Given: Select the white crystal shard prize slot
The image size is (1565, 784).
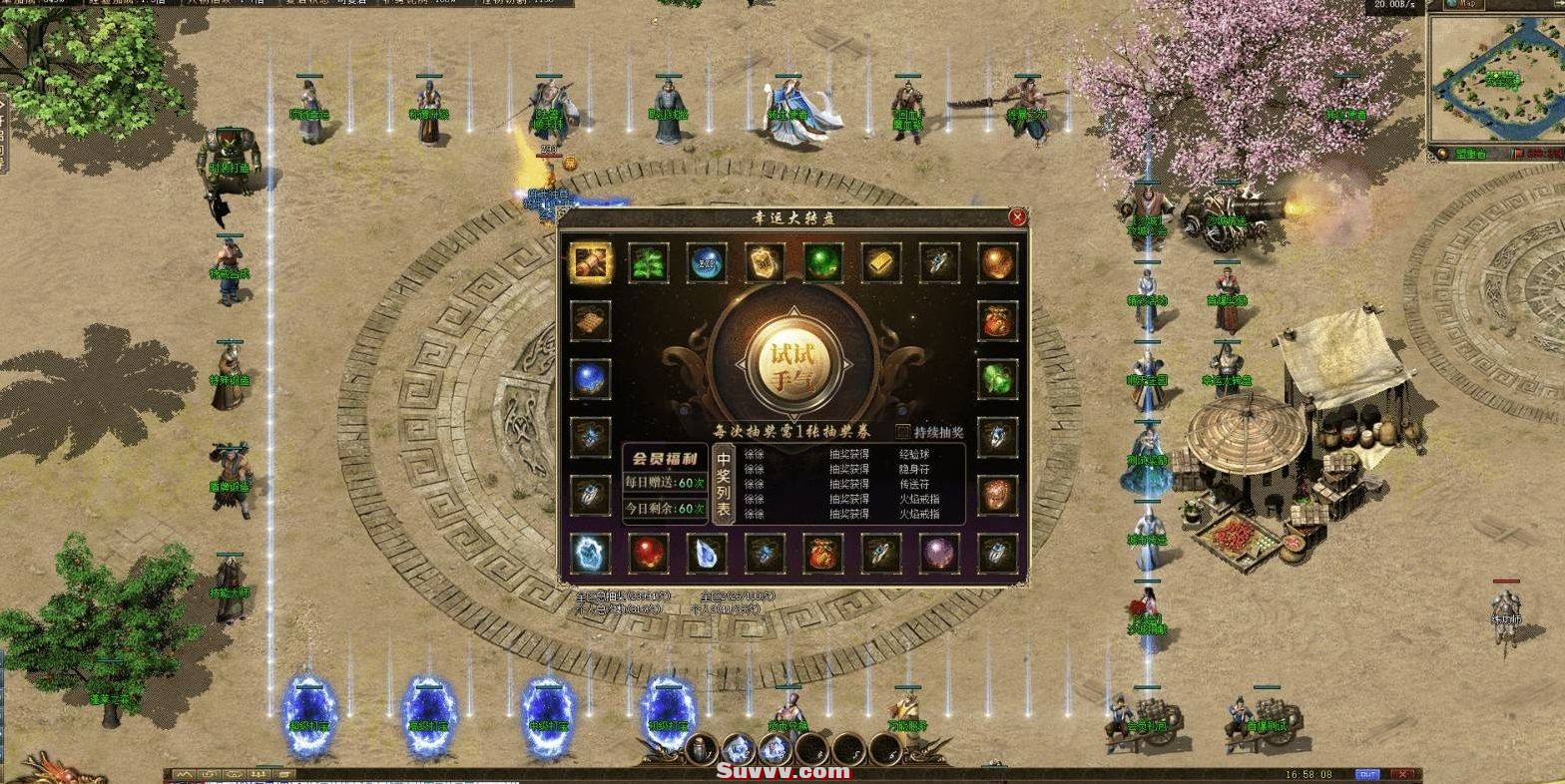Looking at the screenshot, I should point(707,554).
